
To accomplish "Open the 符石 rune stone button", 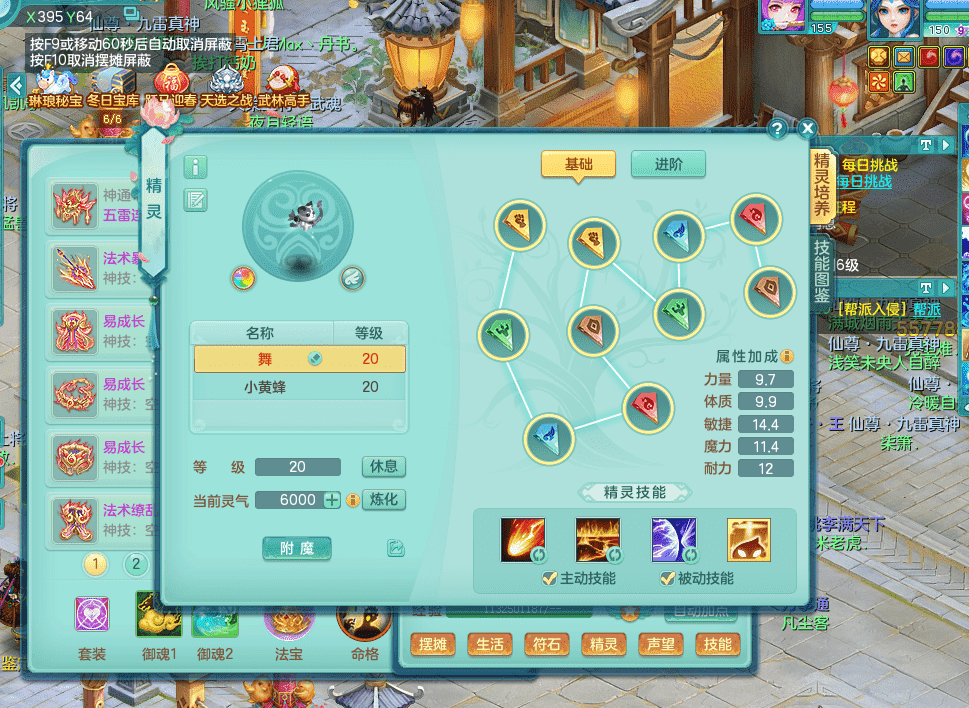I will (546, 645).
